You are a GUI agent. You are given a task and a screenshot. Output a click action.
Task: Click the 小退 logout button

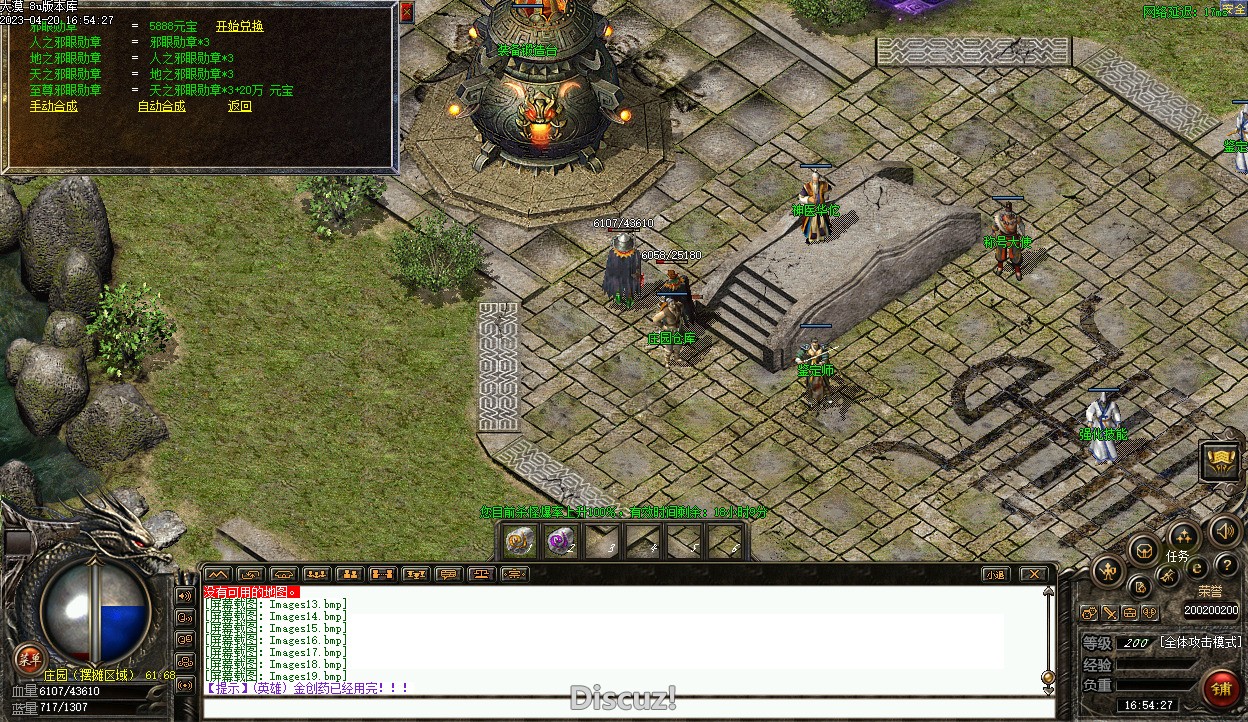(x=994, y=574)
